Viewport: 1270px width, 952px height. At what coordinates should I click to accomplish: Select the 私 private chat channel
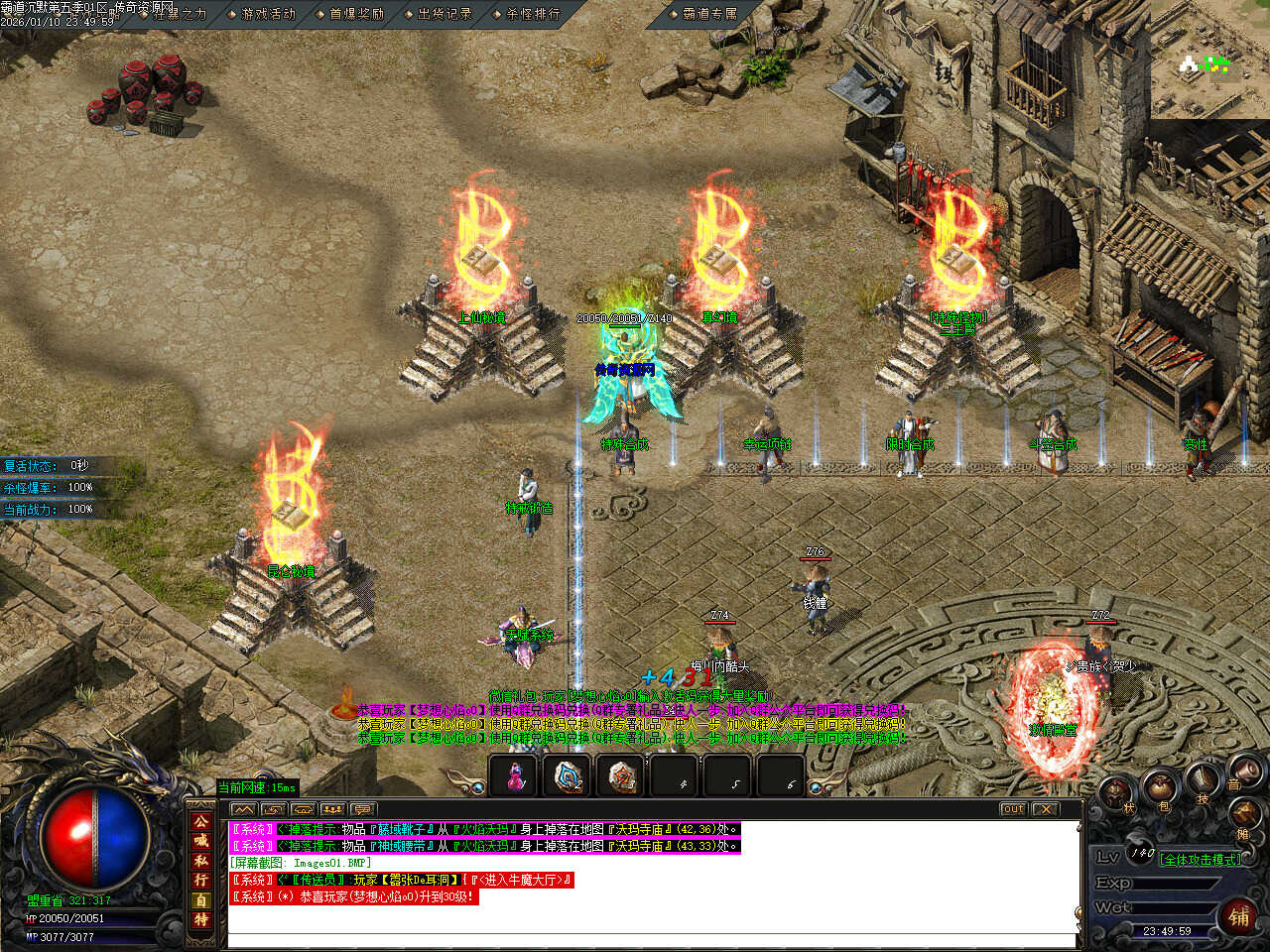[x=201, y=861]
